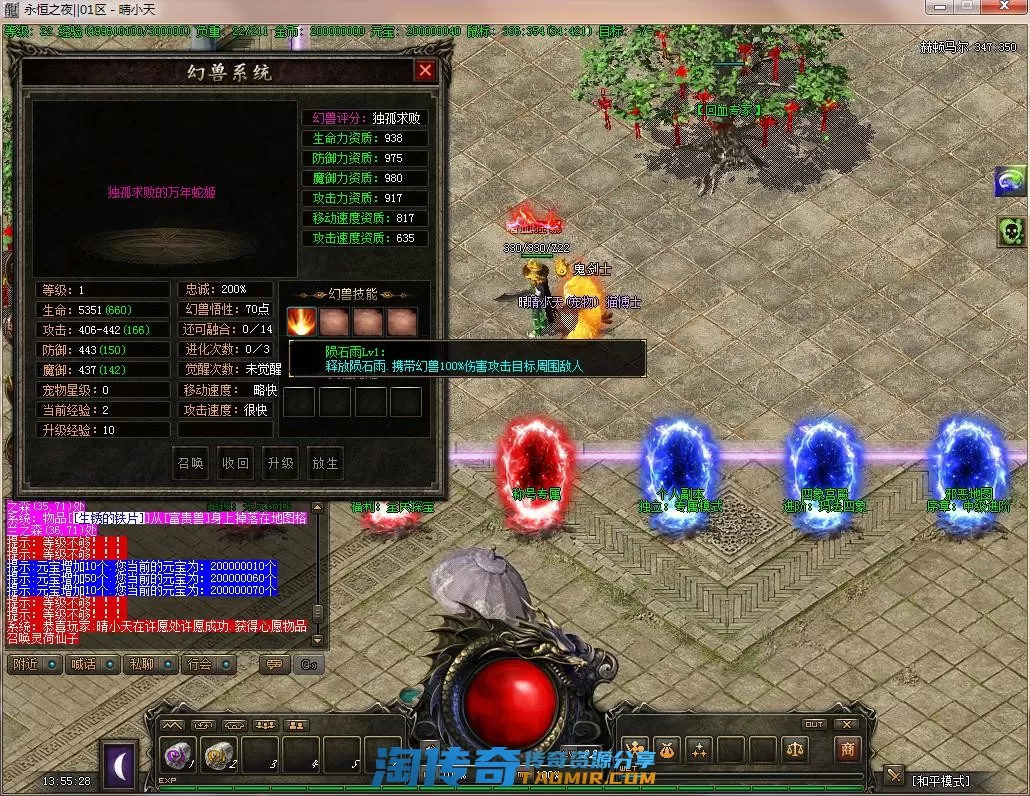Click the 召唤 summon button
Screen dimensions: 1030x796
point(191,463)
